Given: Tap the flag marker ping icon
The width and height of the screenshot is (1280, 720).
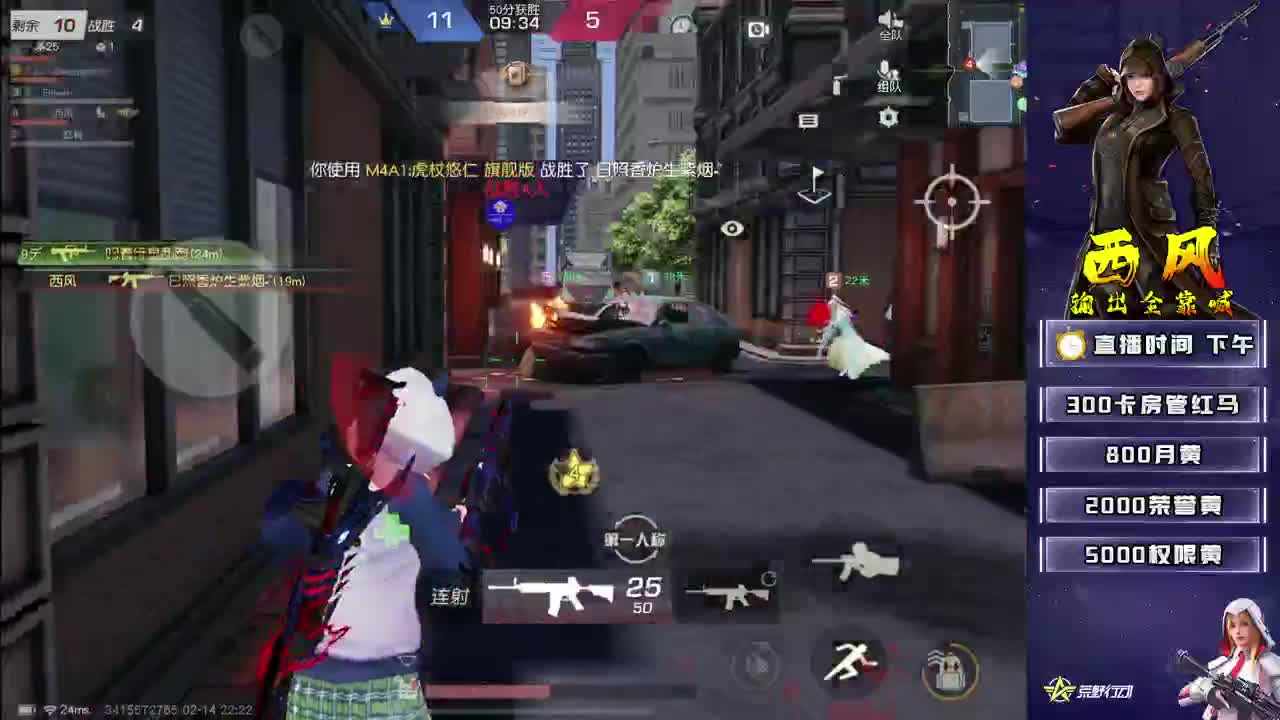Looking at the screenshot, I should [x=814, y=184].
